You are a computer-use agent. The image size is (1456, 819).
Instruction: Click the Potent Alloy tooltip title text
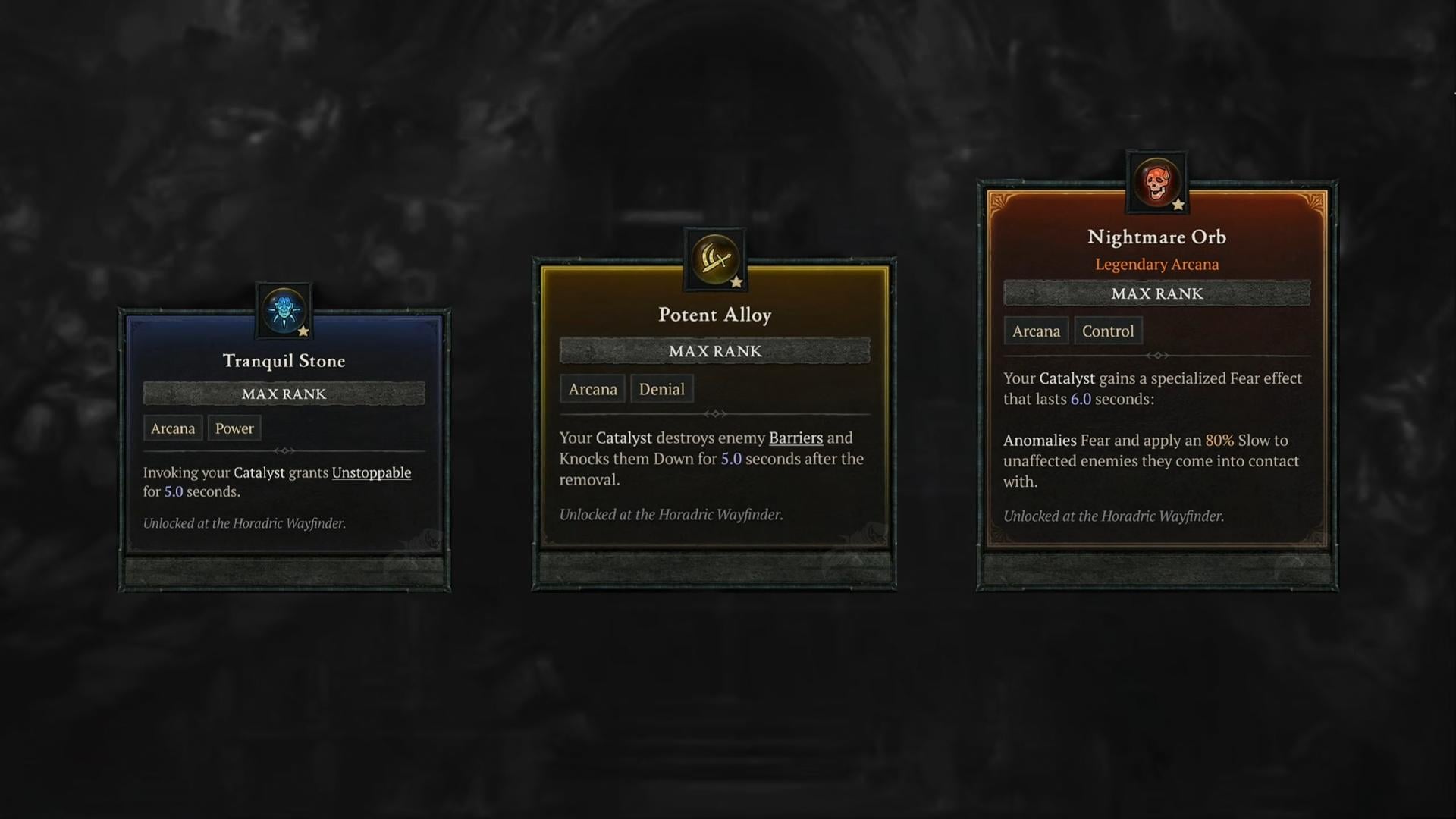(714, 314)
